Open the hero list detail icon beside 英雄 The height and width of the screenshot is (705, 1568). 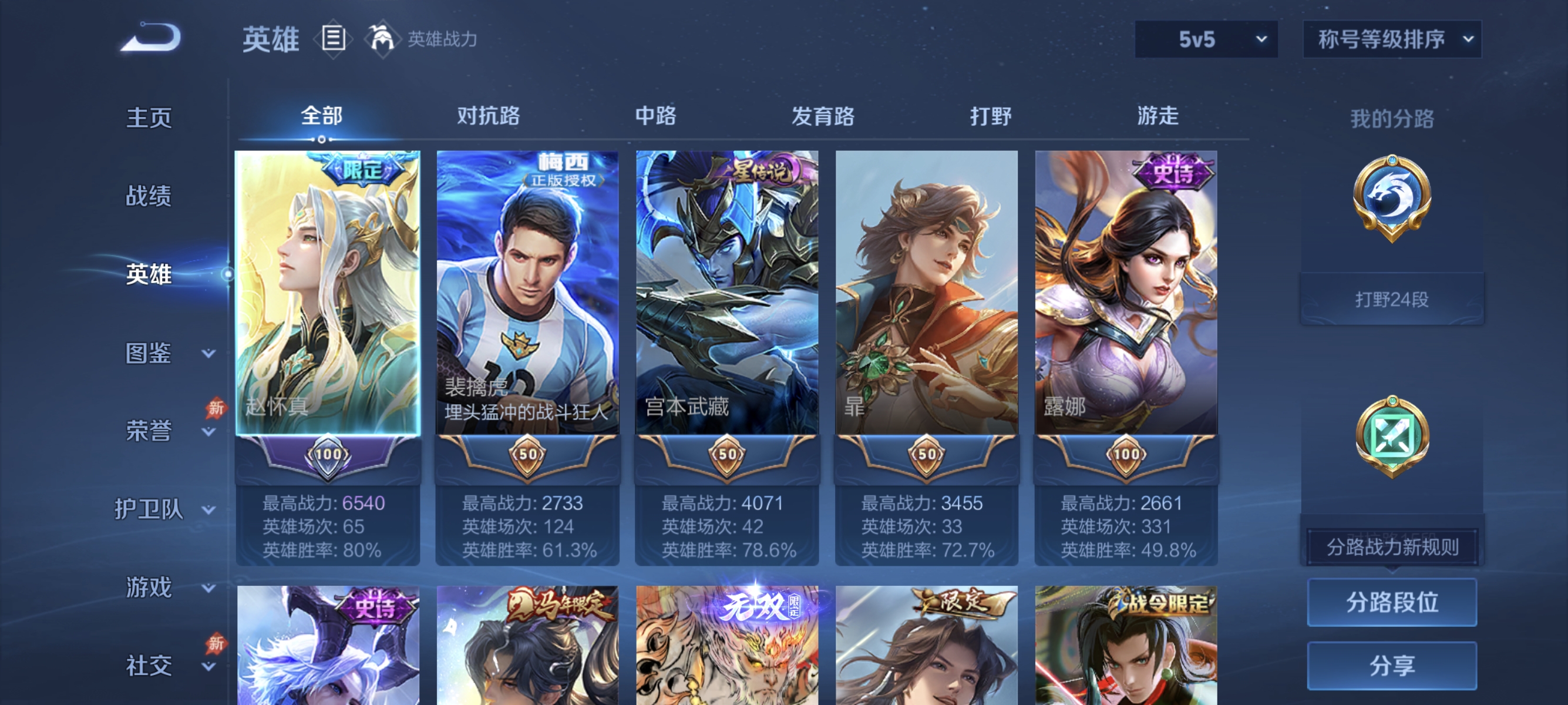[332, 38]
